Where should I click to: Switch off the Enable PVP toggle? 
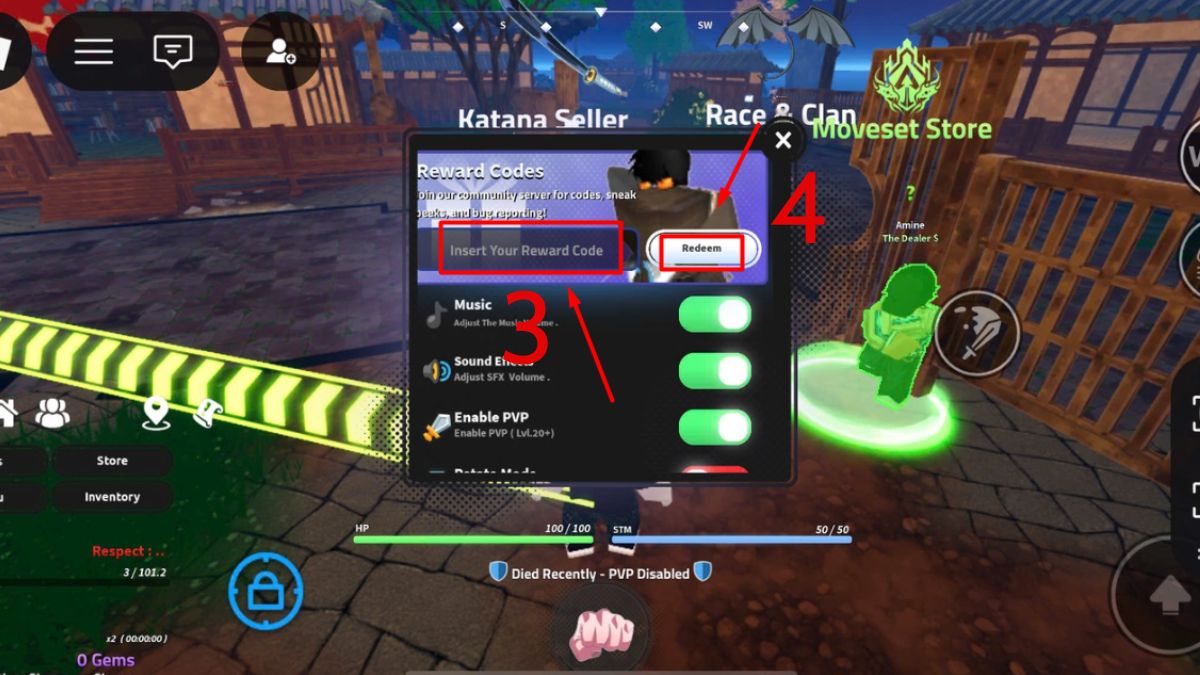(x=714, y=427)
